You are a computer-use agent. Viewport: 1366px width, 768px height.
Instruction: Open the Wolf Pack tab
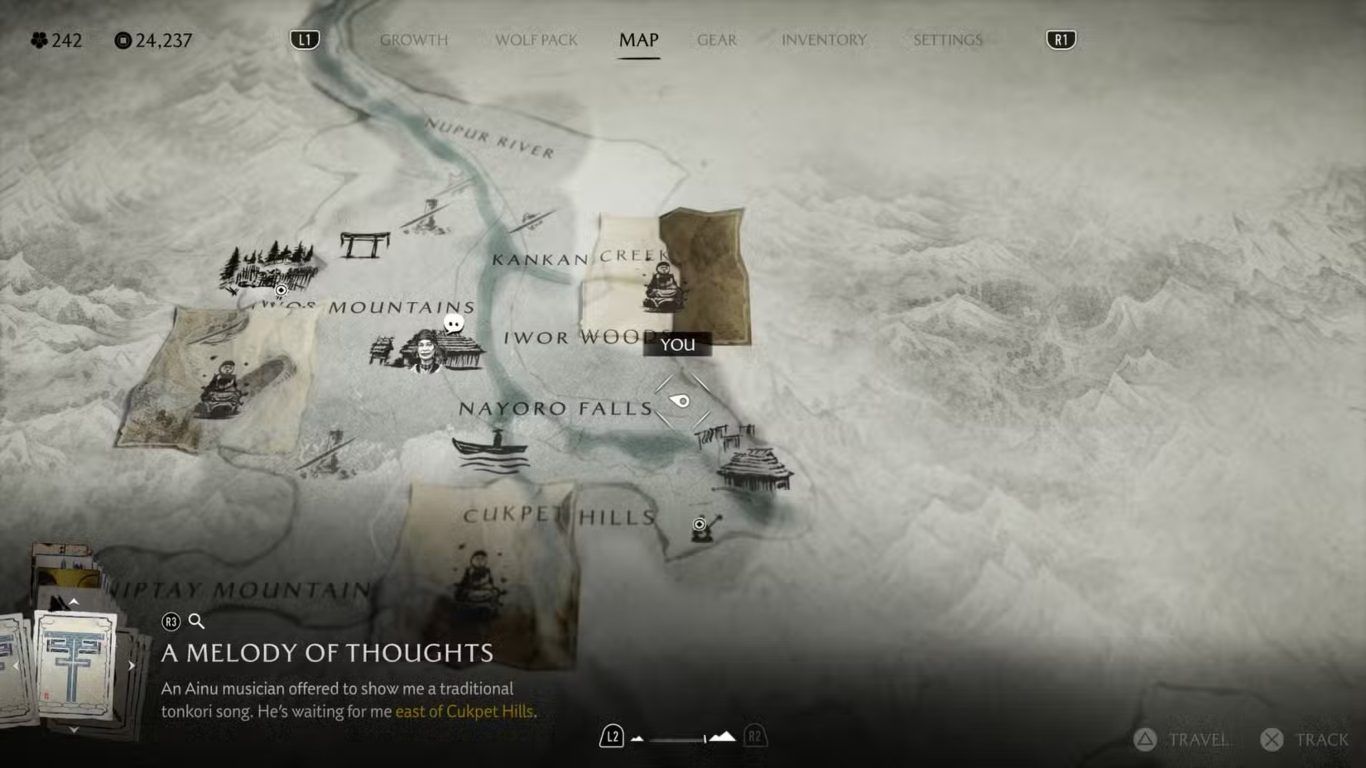[536, 40]
